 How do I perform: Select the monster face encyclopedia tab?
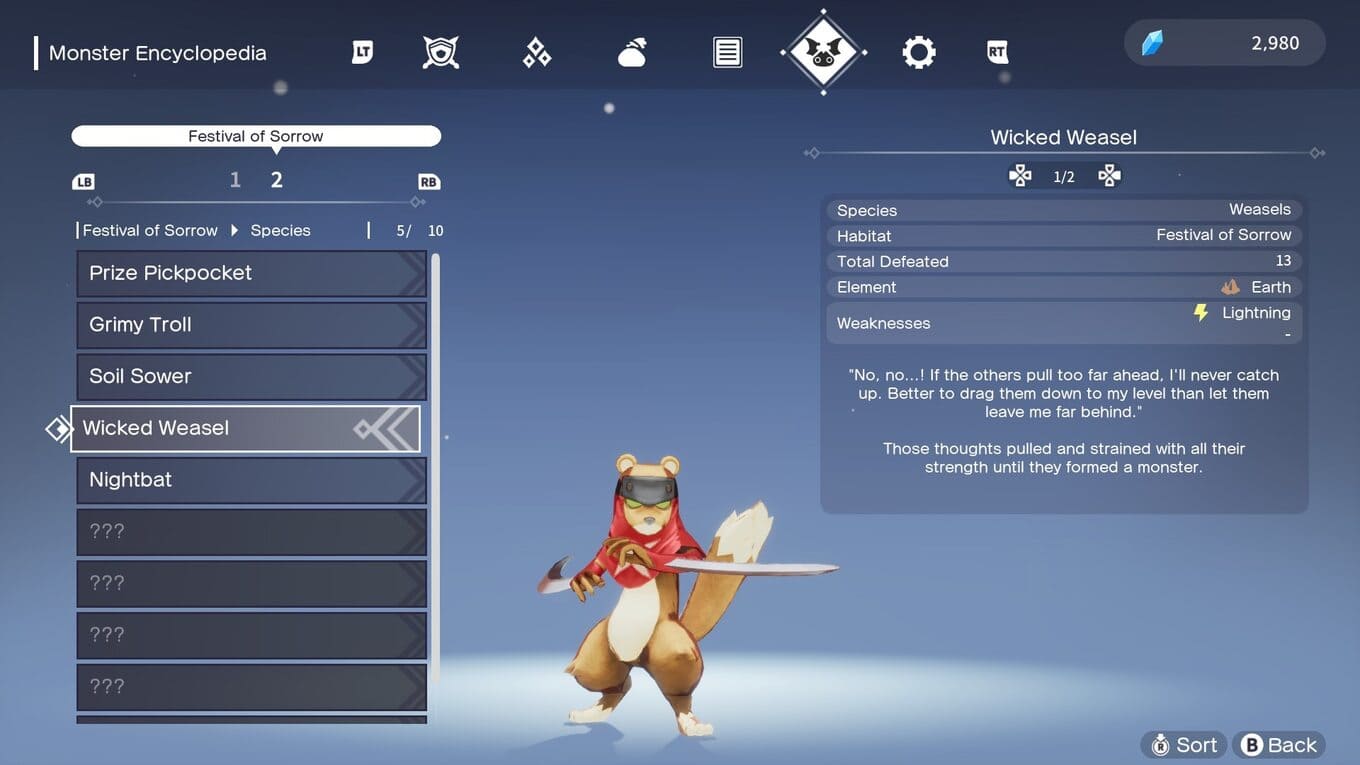823,52
